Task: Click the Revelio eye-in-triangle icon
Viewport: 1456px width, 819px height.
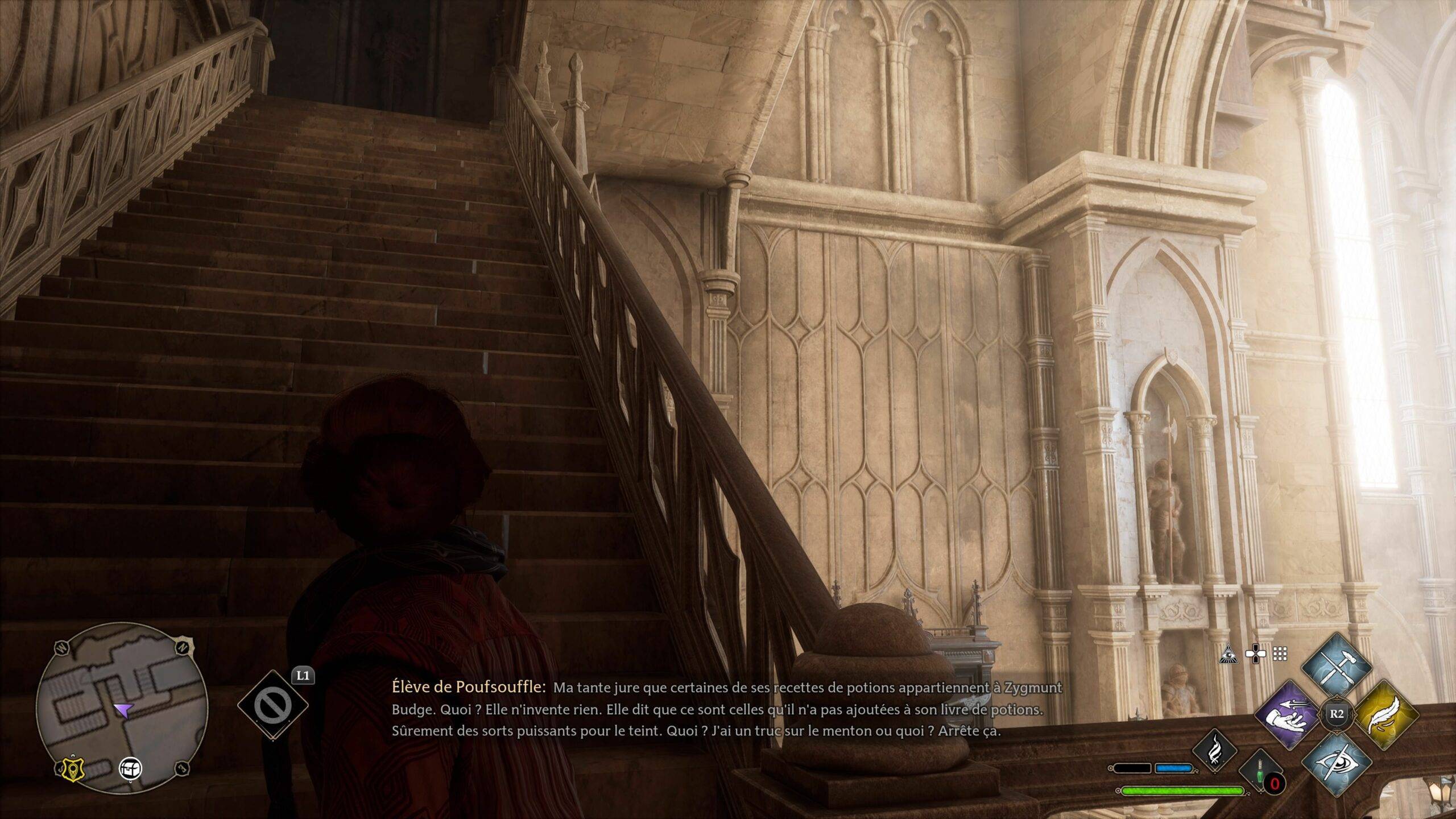Action: (x=1228, y=655)
